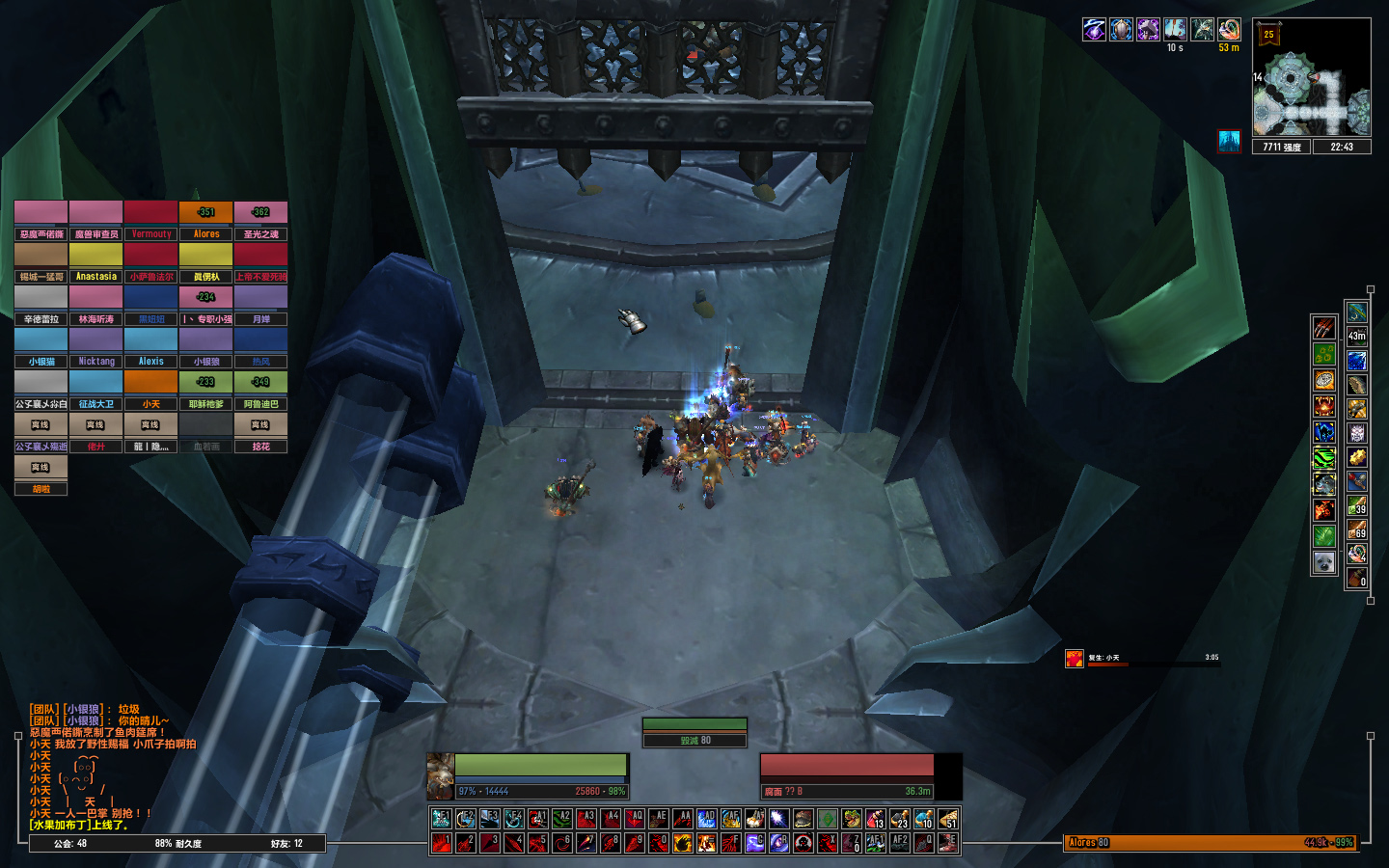Click the buff icon showing 53 m

[1229, 30]
